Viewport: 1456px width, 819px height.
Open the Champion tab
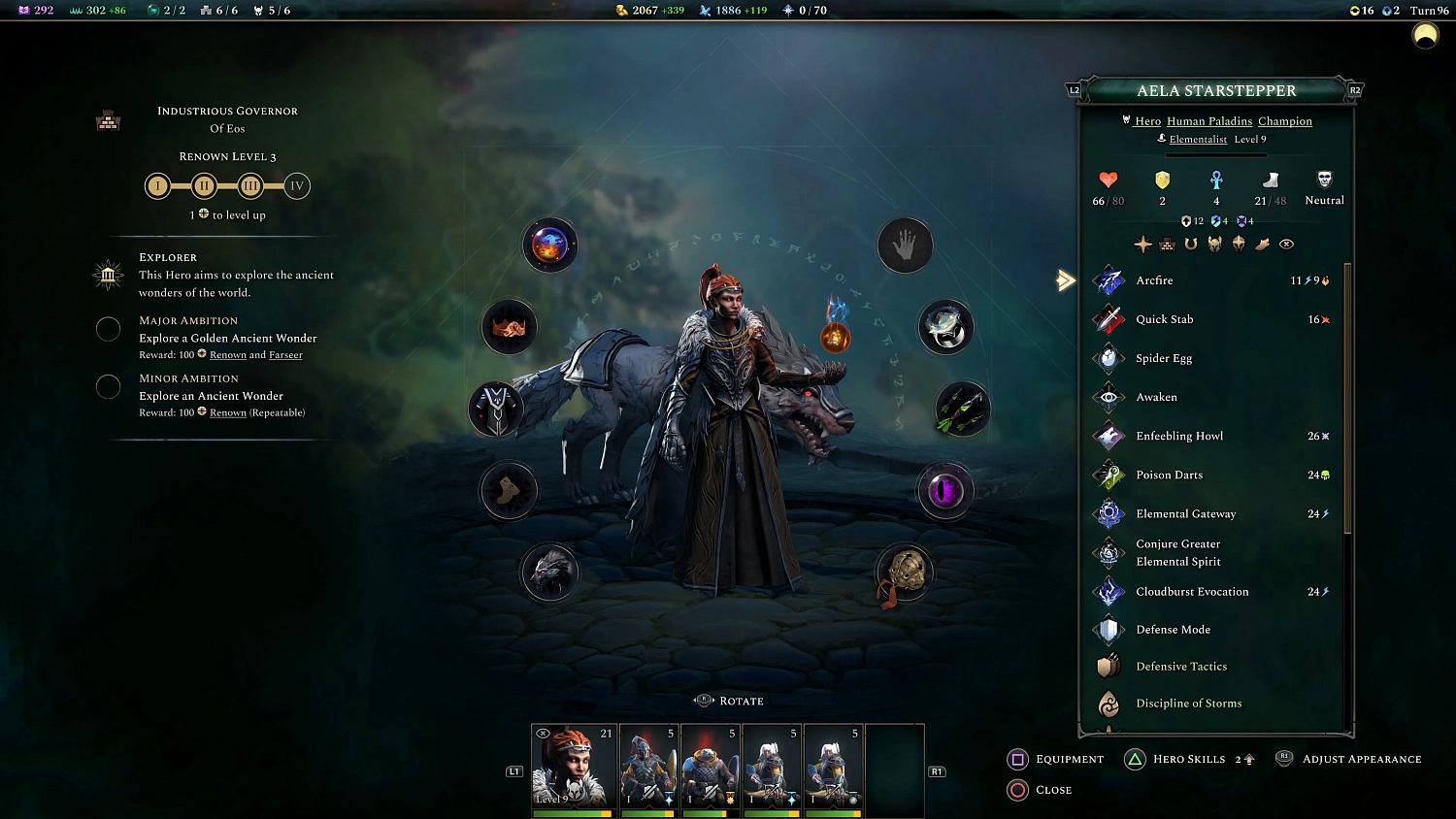pos(1285,121)
